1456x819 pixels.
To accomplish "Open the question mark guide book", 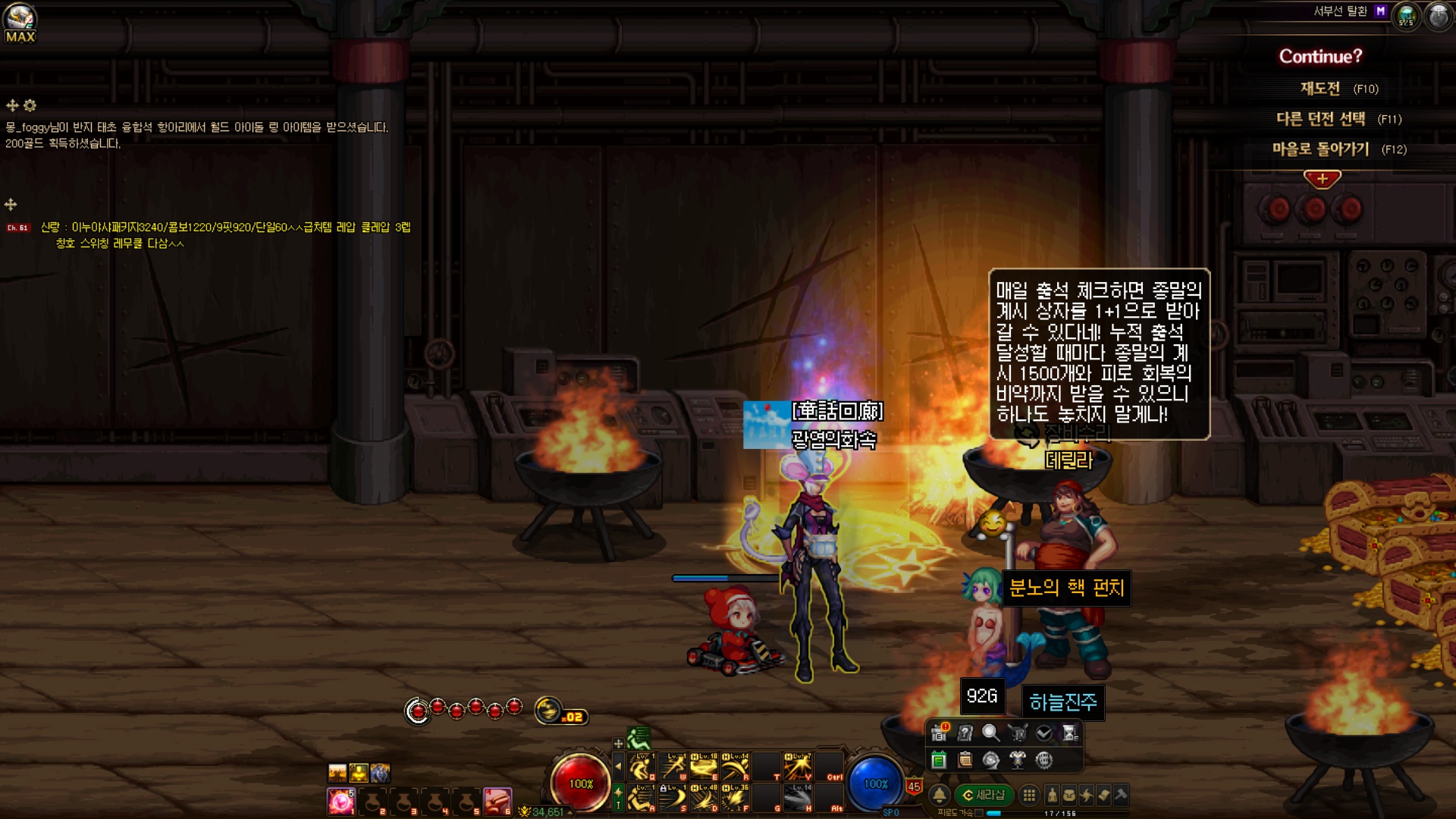I will click(965, 733).
